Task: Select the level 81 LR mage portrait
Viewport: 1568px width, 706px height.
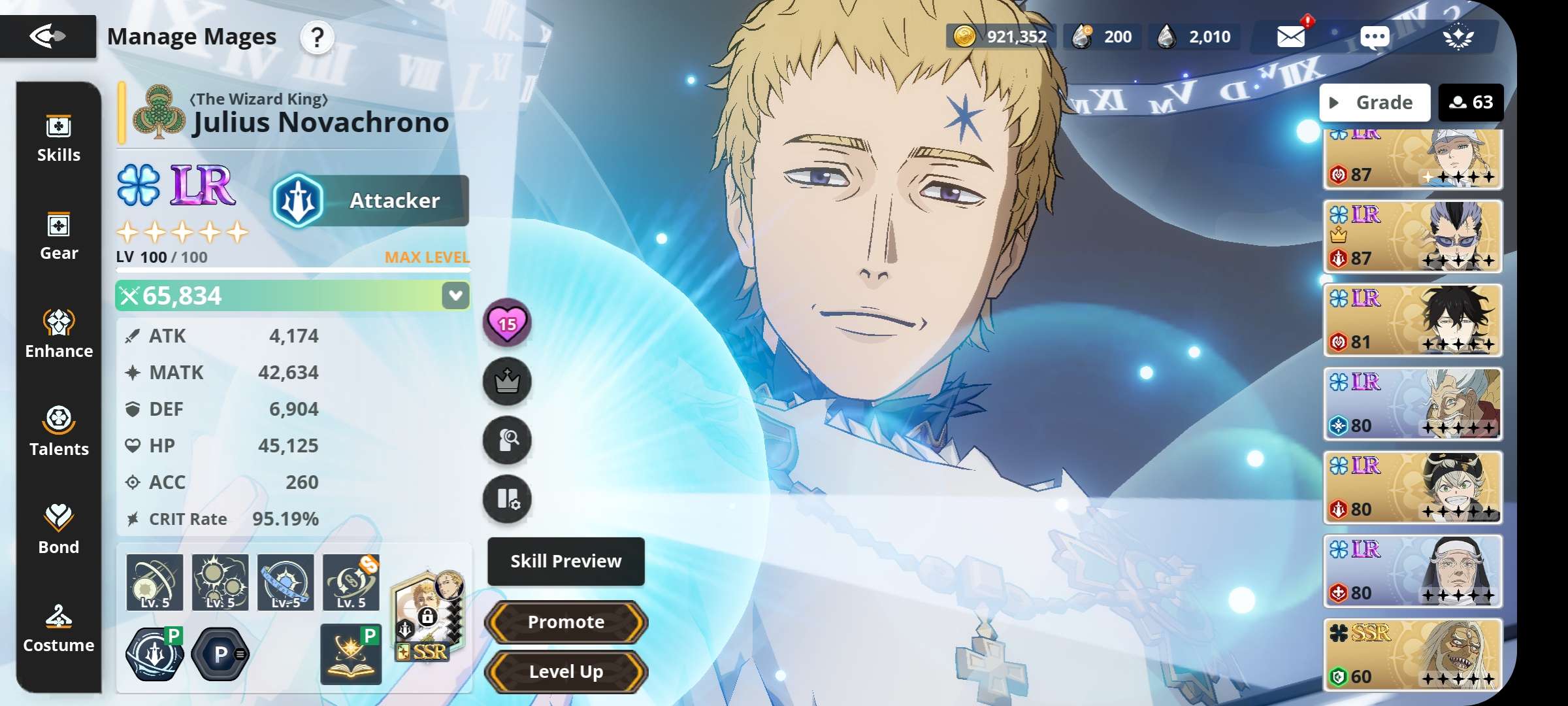Action: (x=1413, y=320)
